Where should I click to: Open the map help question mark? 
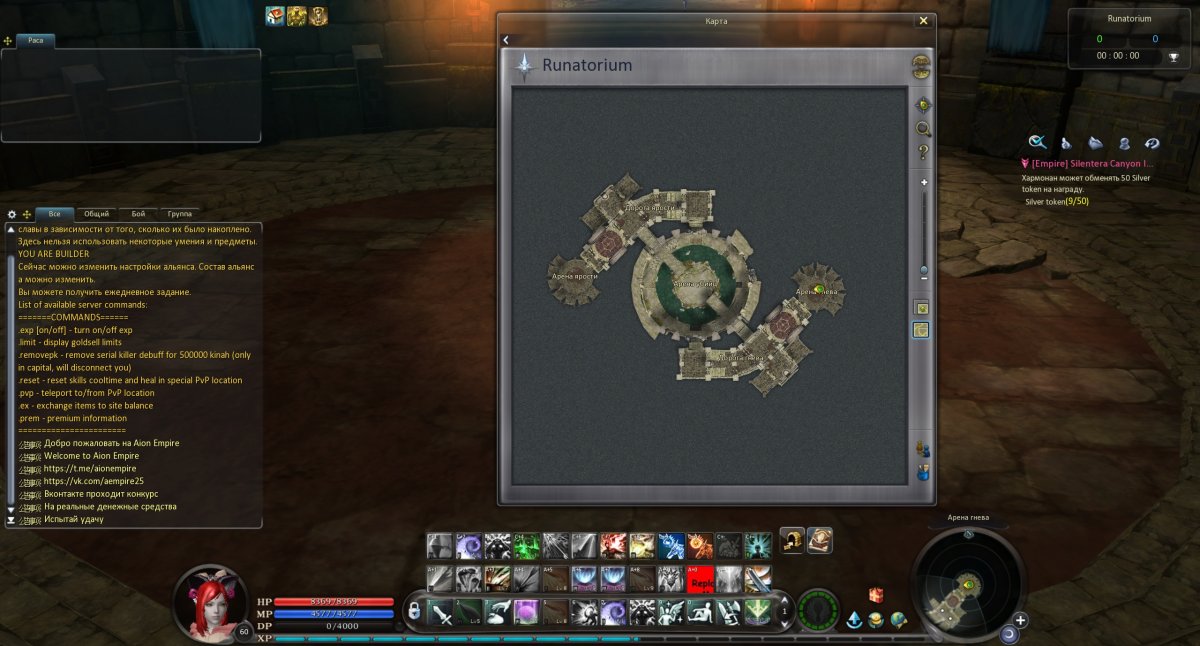click(x=923, y=152)
